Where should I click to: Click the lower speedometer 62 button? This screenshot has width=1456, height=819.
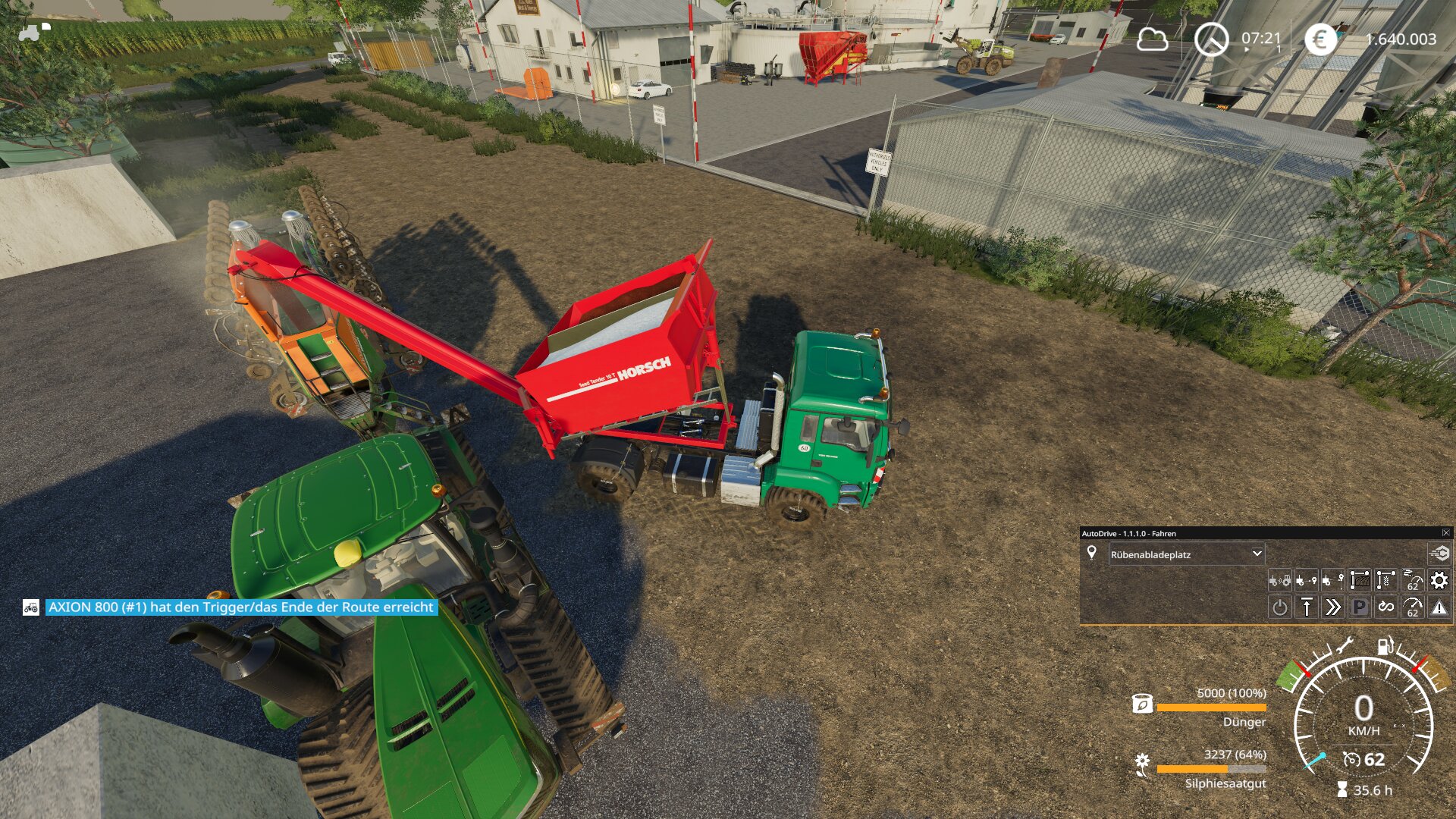click(x=1412, y=607)
